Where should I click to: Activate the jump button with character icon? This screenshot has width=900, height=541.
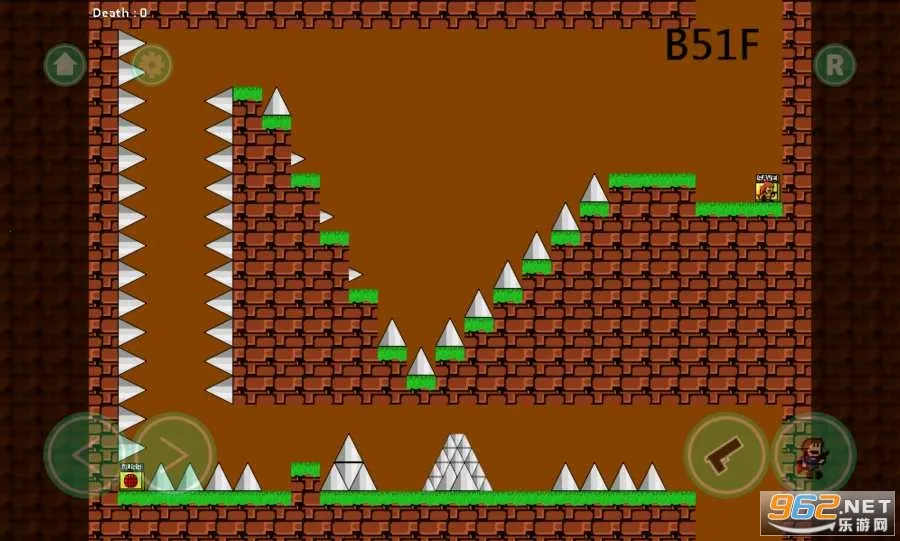(x=813, y=455)
